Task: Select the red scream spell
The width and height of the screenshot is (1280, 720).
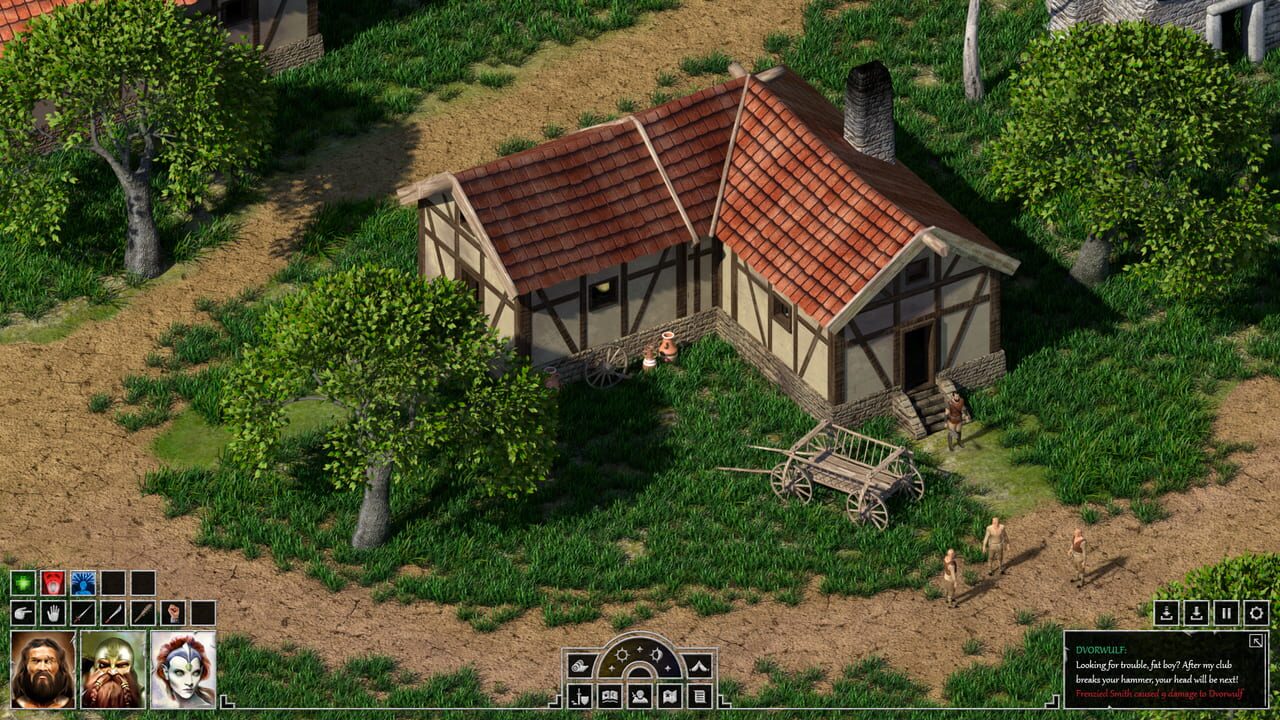Action: click(x=53, y=582)
